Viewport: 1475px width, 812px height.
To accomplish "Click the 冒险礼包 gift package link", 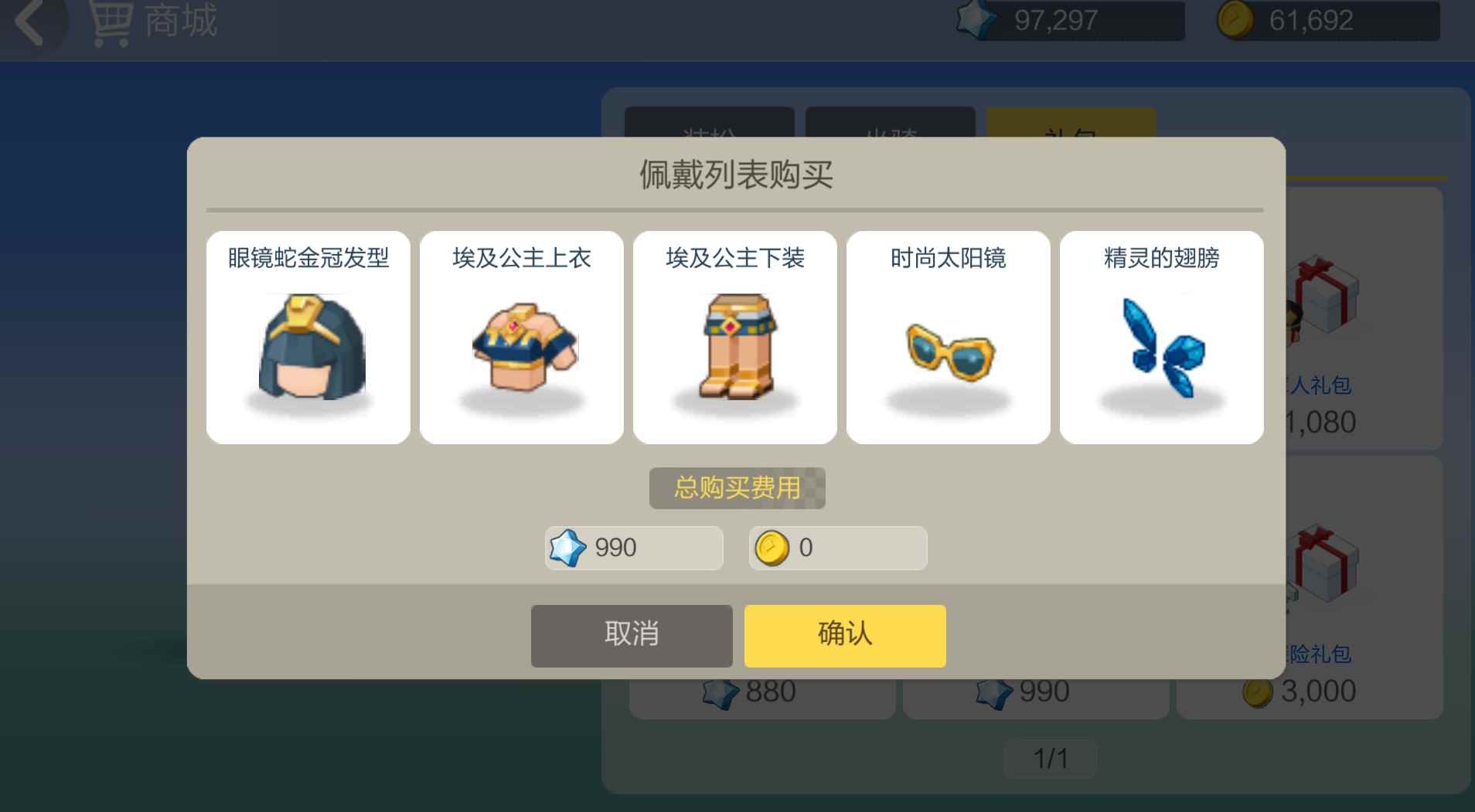I will pos(1324,654).
